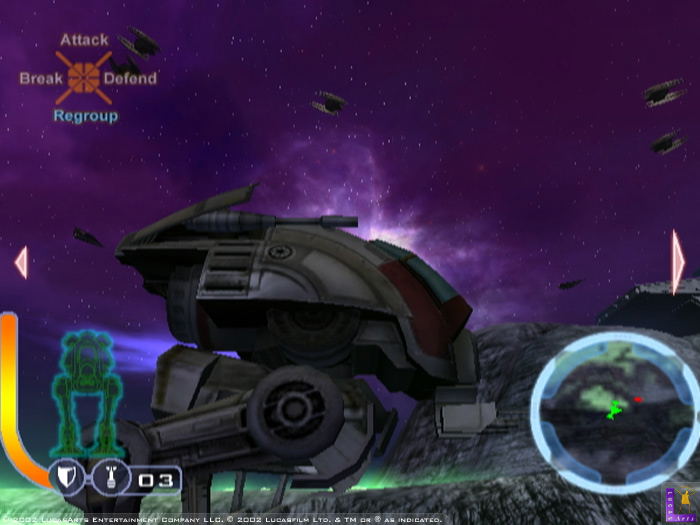Issue the Break formation command
This screenshot has width=700, height=525.
click(x=41, y=78)
